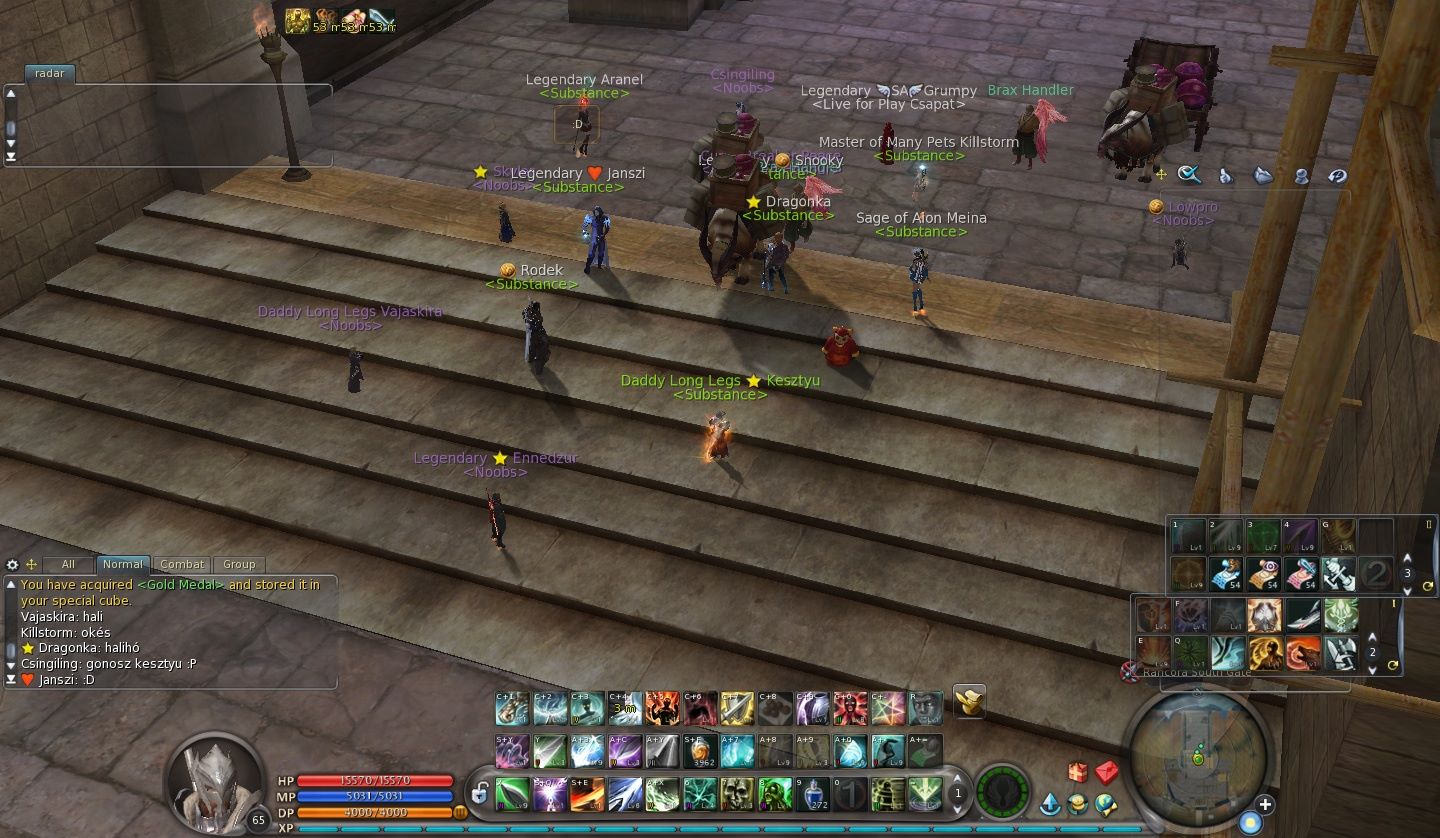Select the Group chat tab
1440x838 pixels.
point(239,564)
